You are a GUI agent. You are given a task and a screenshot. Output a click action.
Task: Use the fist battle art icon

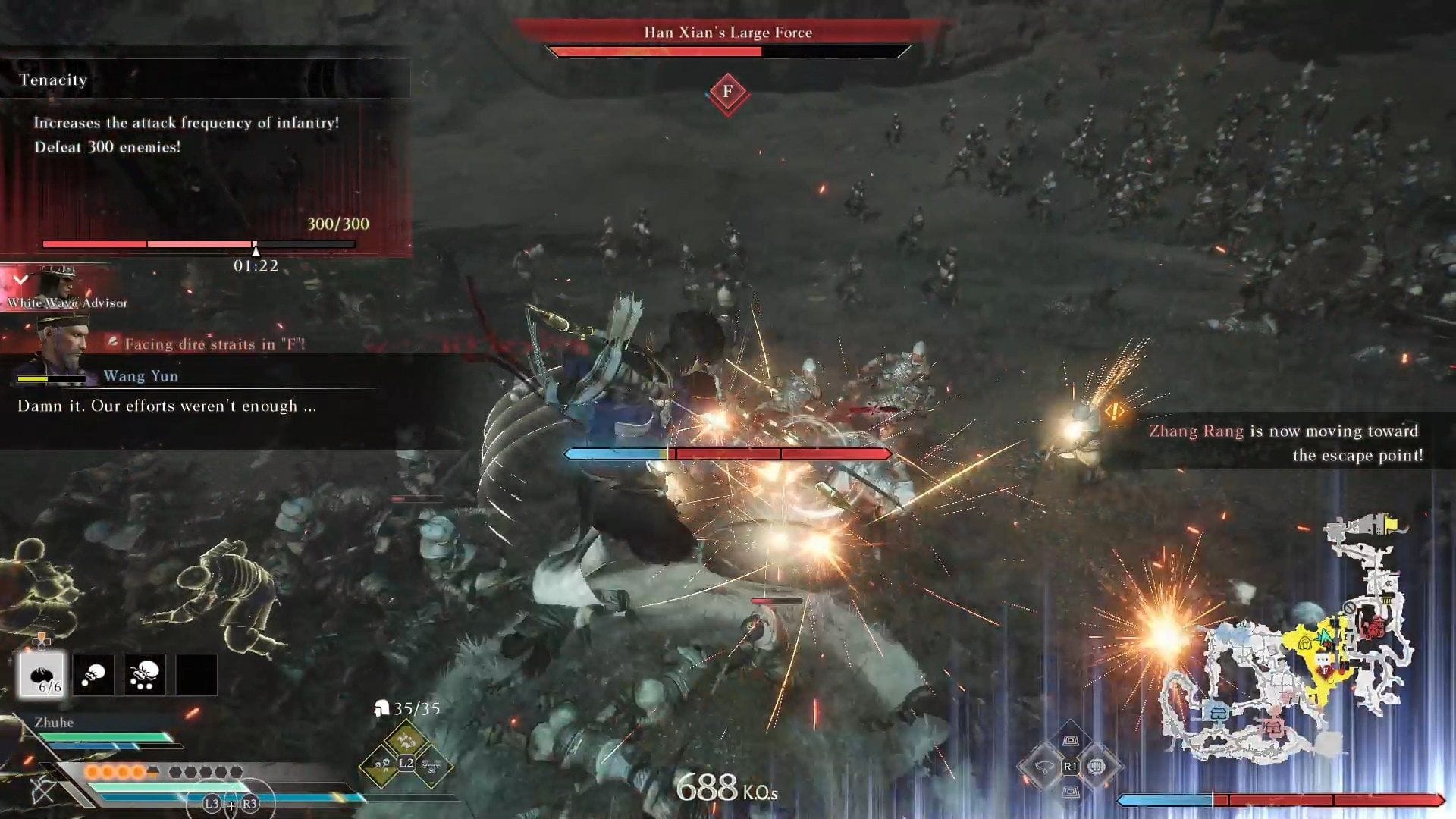[x=1095, y=766]
